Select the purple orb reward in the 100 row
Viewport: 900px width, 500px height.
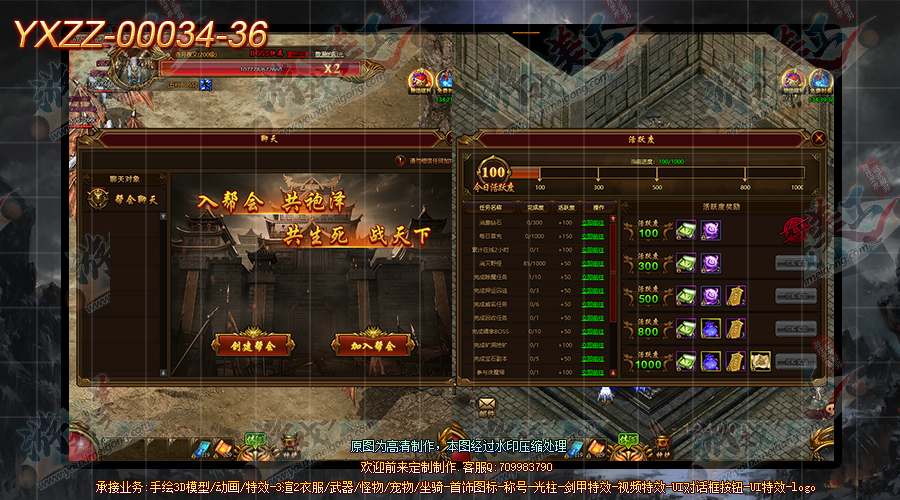[711, 231]
